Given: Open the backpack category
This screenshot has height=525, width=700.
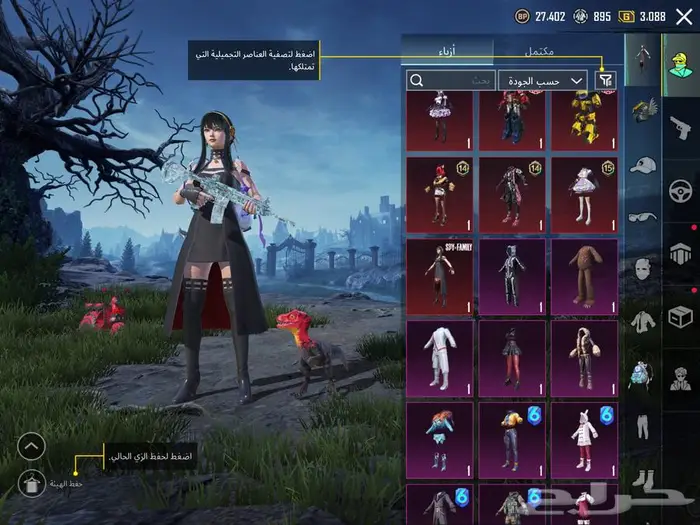Looking at the screenshot, I should pyautogui.click(x=641, y=375).
